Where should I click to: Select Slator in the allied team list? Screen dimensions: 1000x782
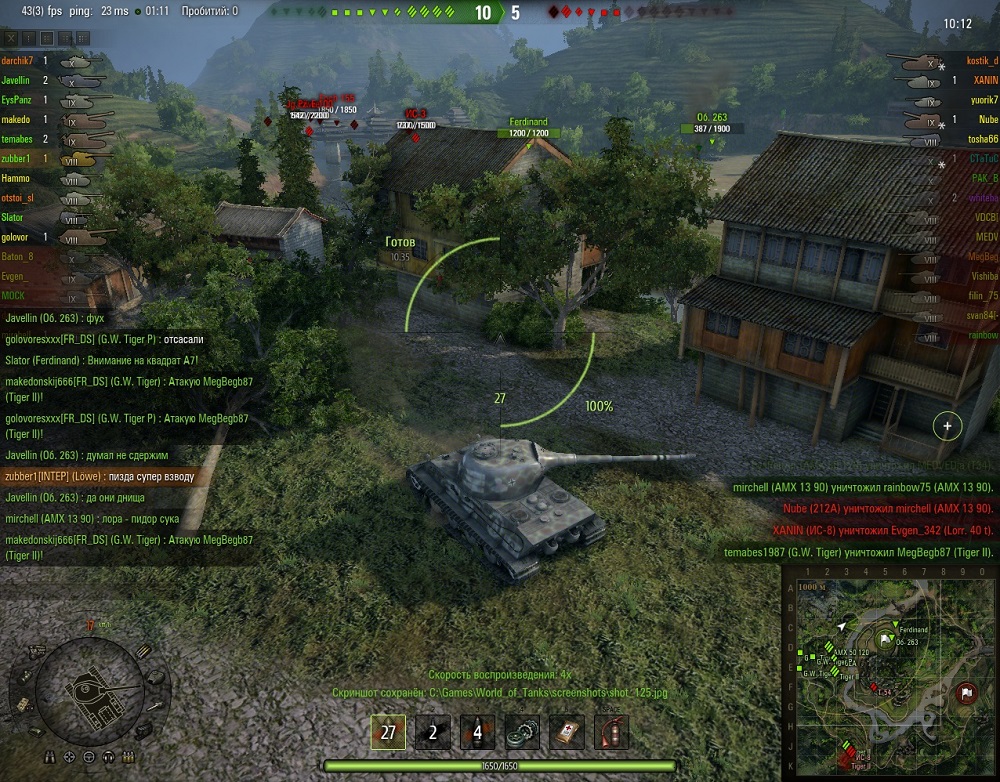[13, 217]
